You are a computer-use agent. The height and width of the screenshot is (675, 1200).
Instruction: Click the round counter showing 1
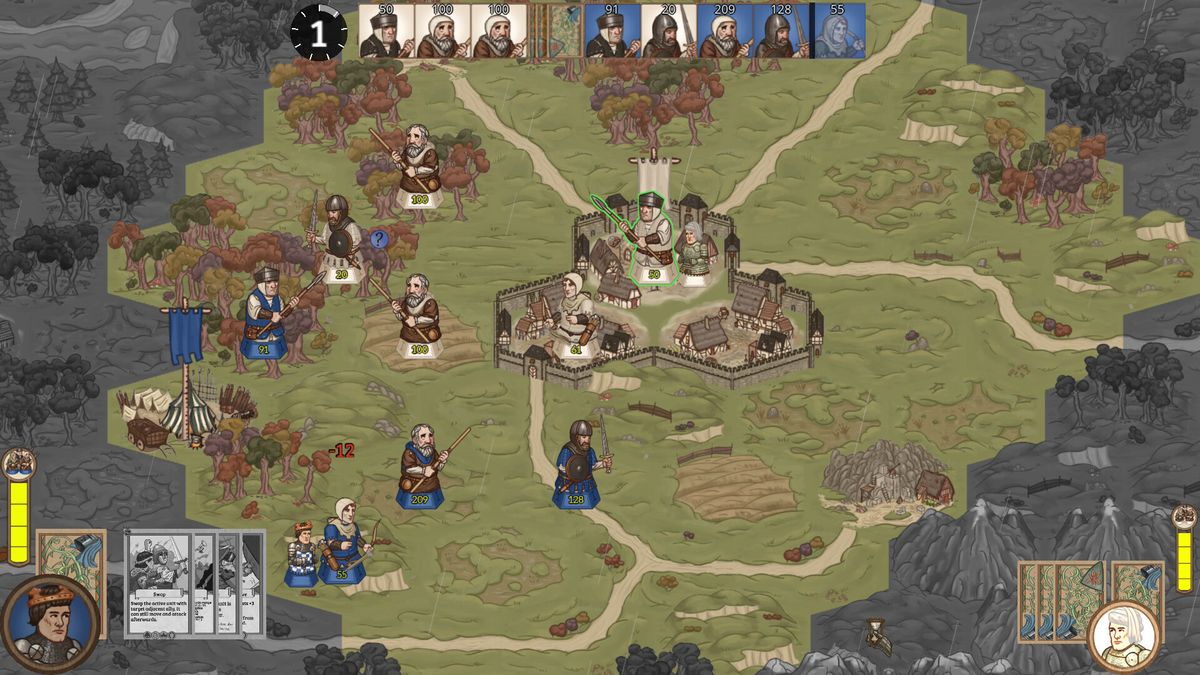pos(318,34)
